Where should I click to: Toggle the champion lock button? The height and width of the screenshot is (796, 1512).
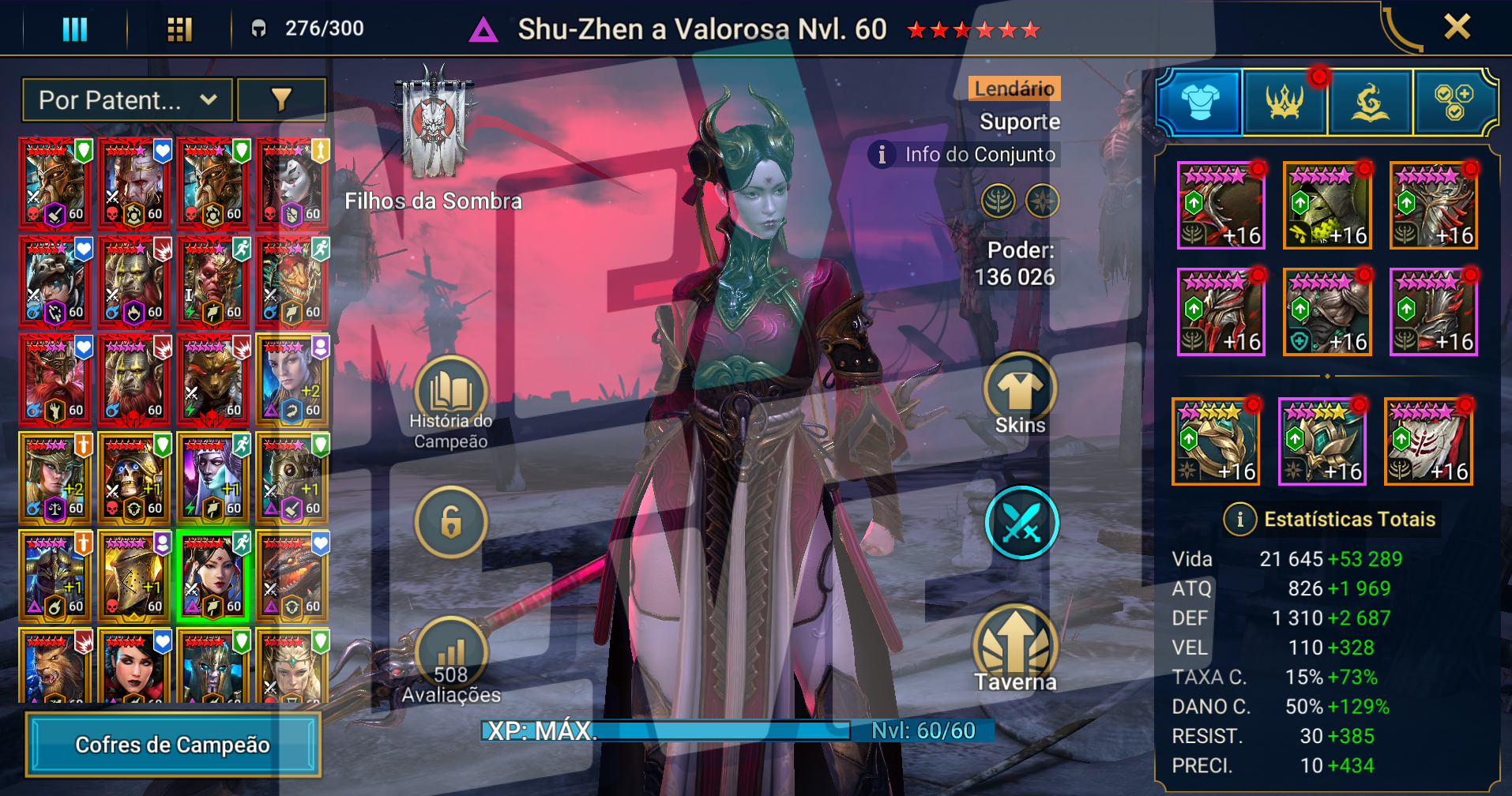click(451, 523)
